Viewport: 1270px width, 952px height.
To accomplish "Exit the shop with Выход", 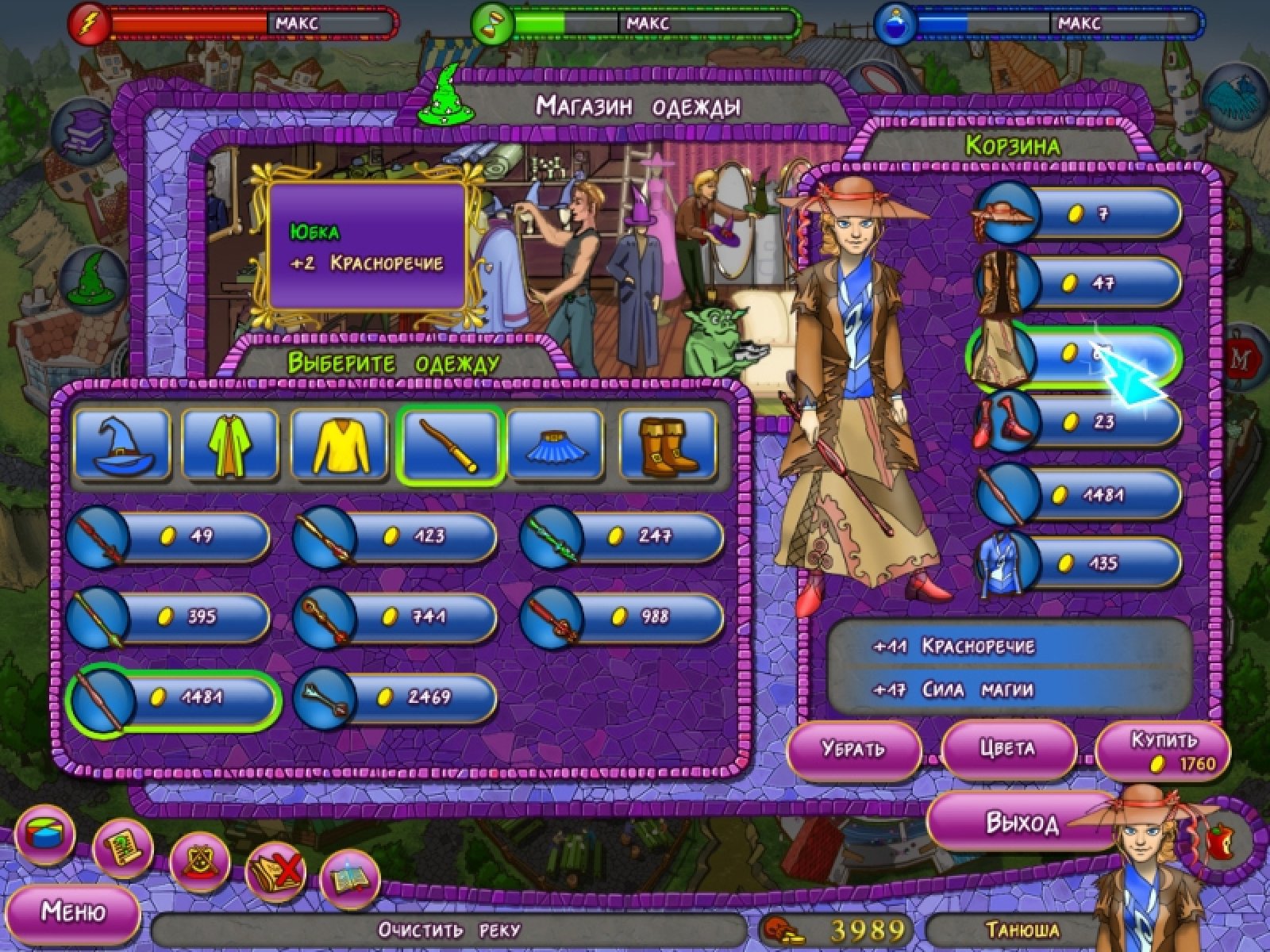I will point(1022,823).
